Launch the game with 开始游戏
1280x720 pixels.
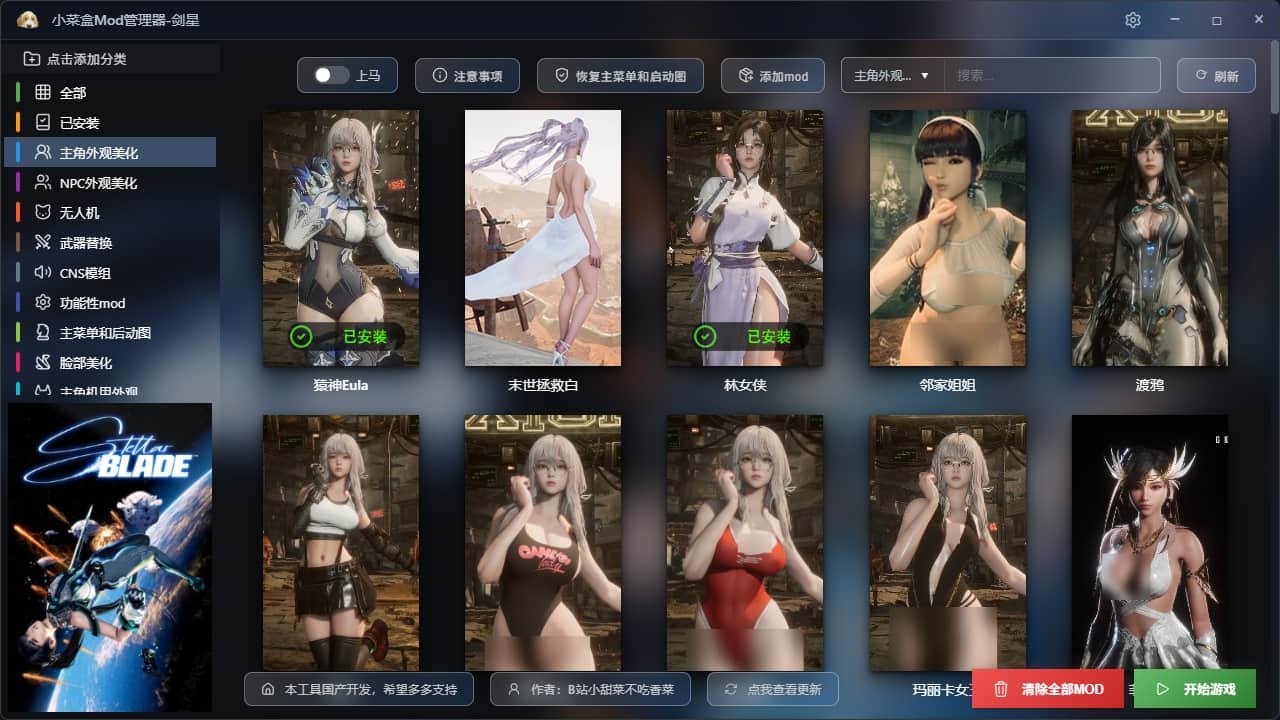pyautogui.click(x=1194, y=689)
